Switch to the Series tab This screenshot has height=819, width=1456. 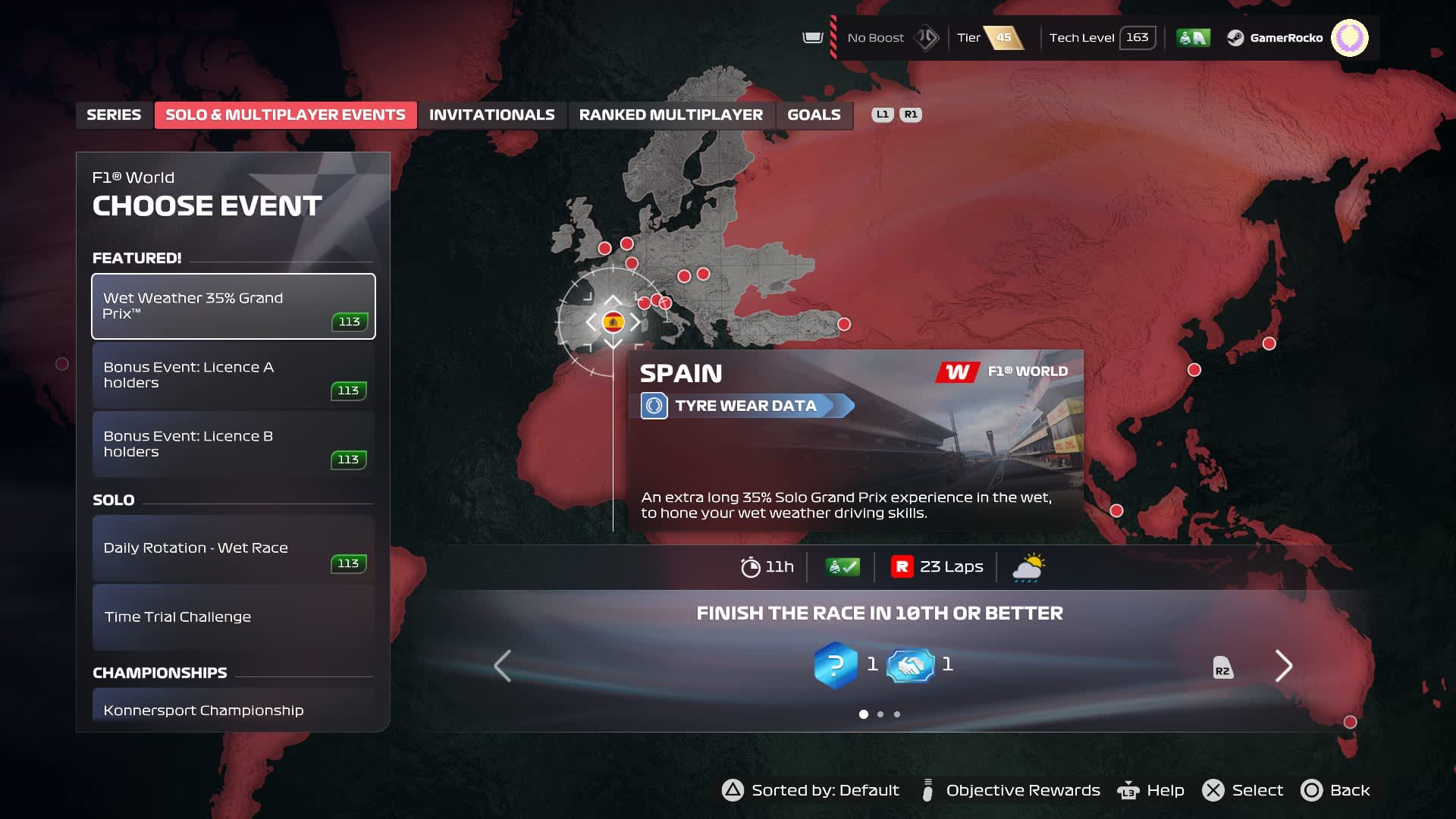pyautogui.click(x=114, y=115)
